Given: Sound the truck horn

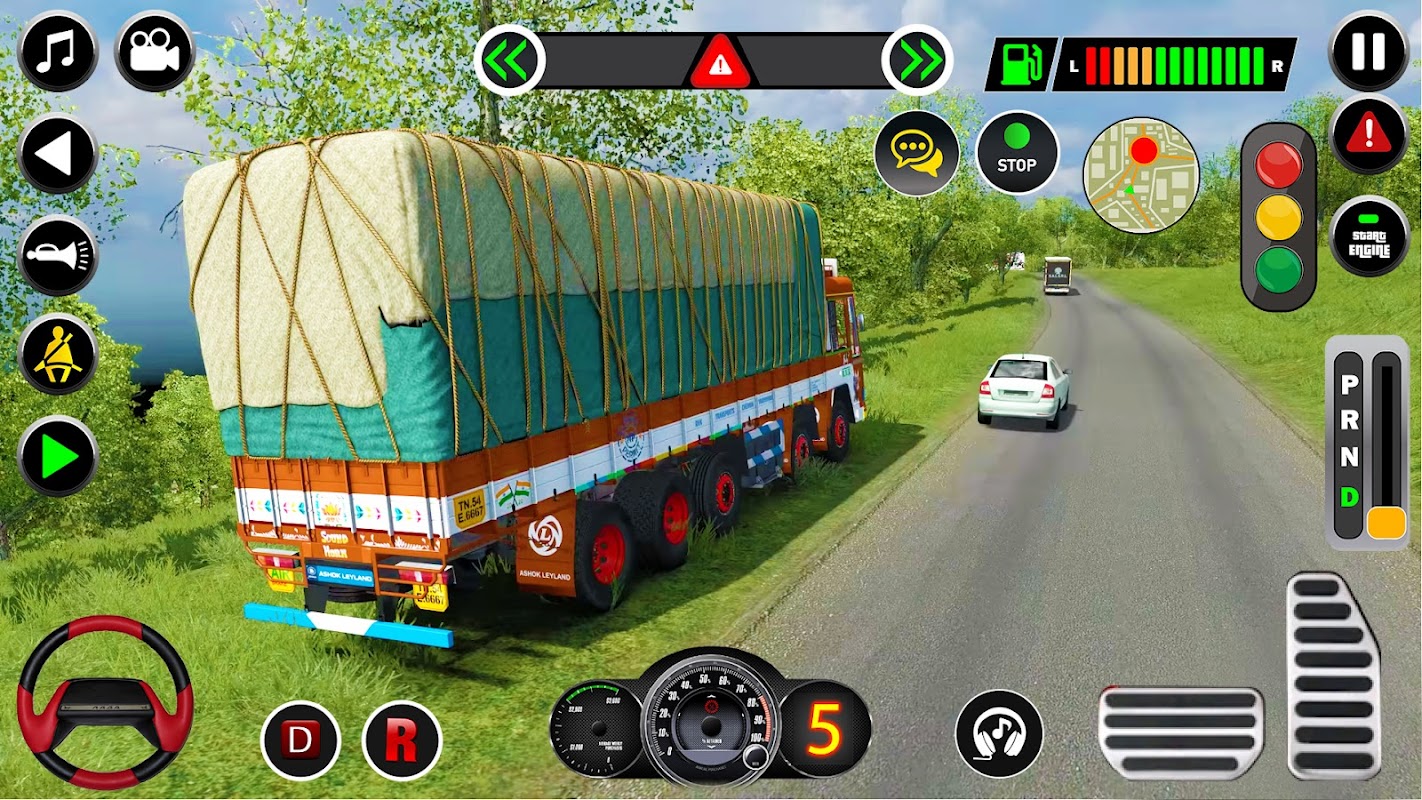Looking at the screenshot, I should coord(57,255).
